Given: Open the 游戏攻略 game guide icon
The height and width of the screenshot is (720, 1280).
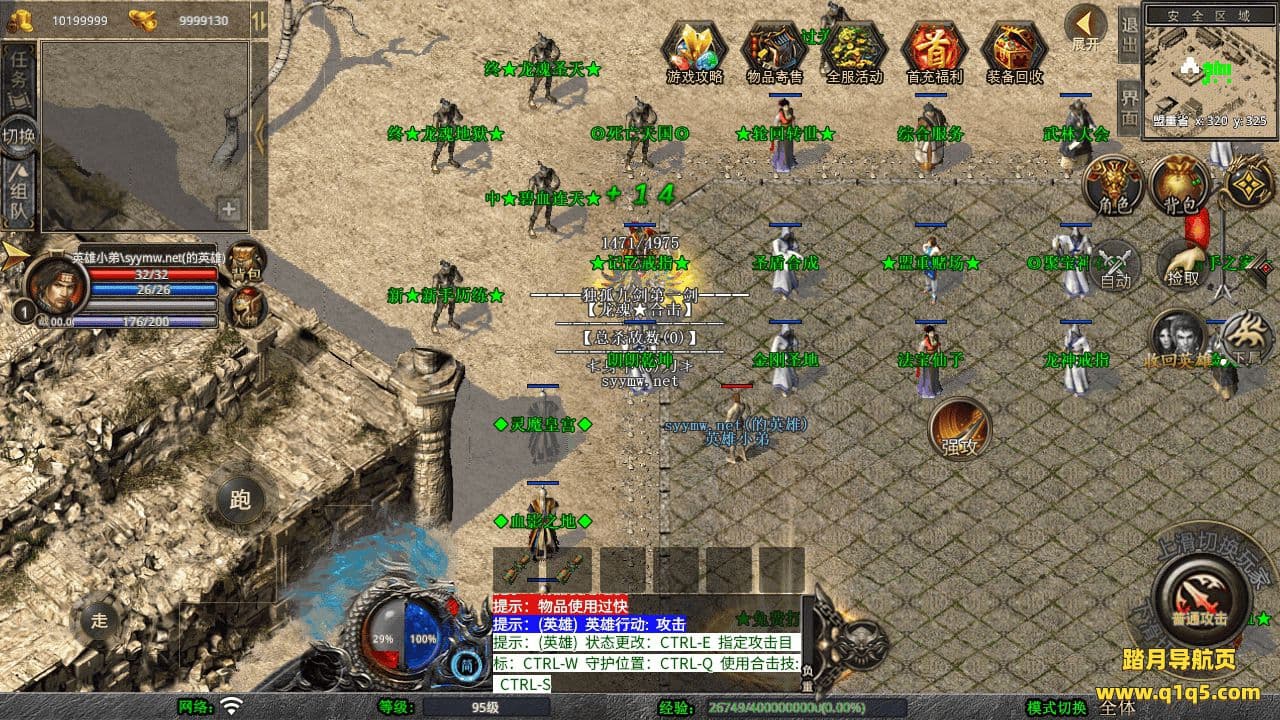Looking at the screenshot, I should point(695,50).
